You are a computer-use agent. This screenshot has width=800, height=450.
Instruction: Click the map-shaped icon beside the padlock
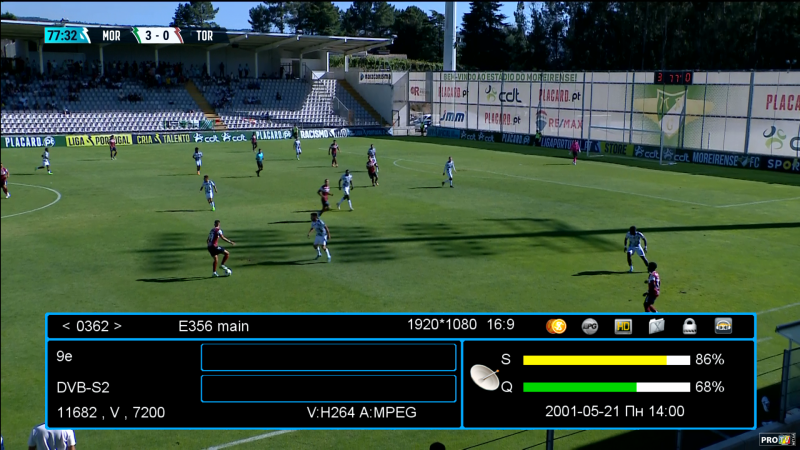(x=656, y=326)
